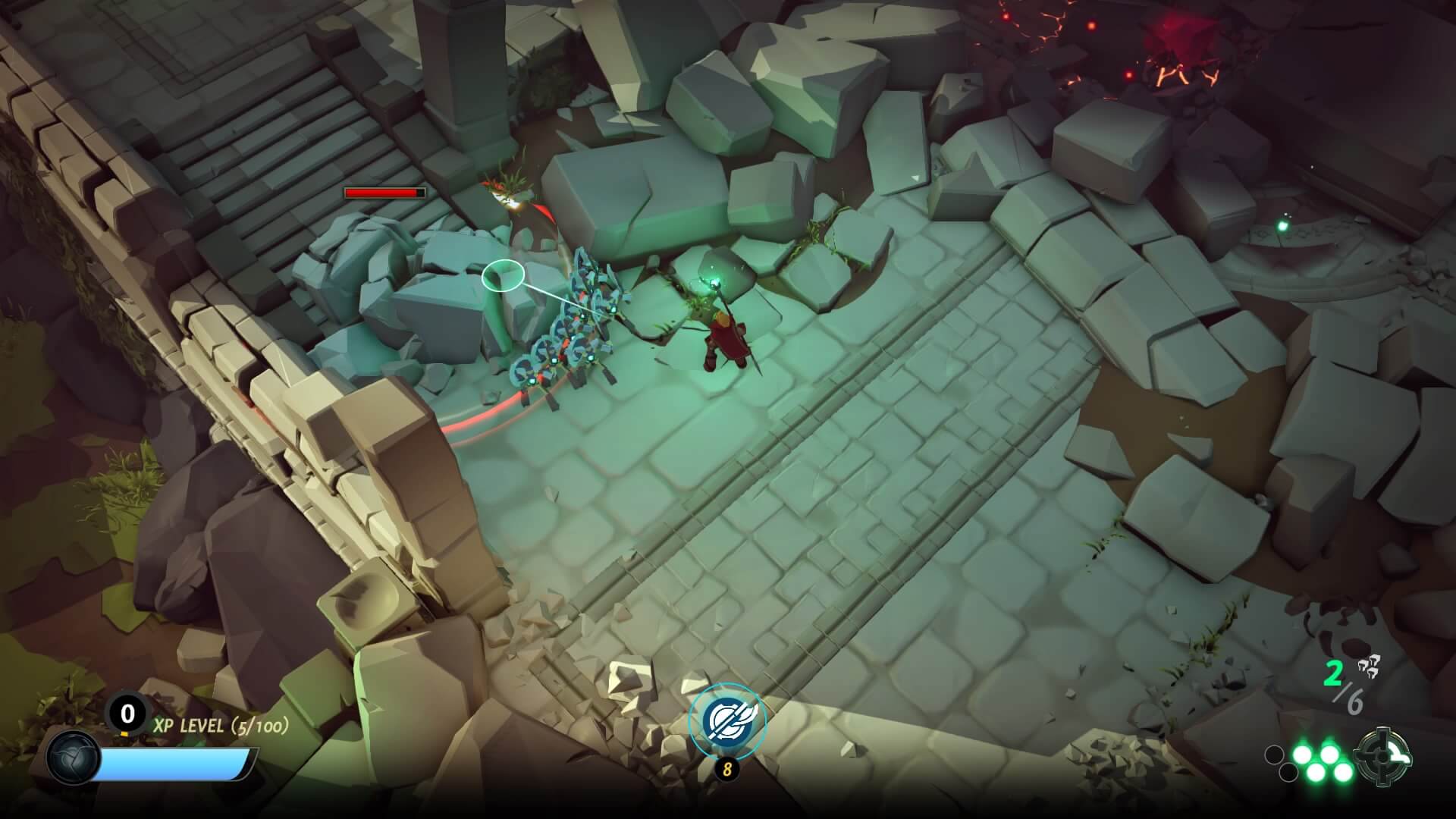The image size is (1456, 819).
Task: Select the dark orb beside the blue bar
Action: (73, 758)
